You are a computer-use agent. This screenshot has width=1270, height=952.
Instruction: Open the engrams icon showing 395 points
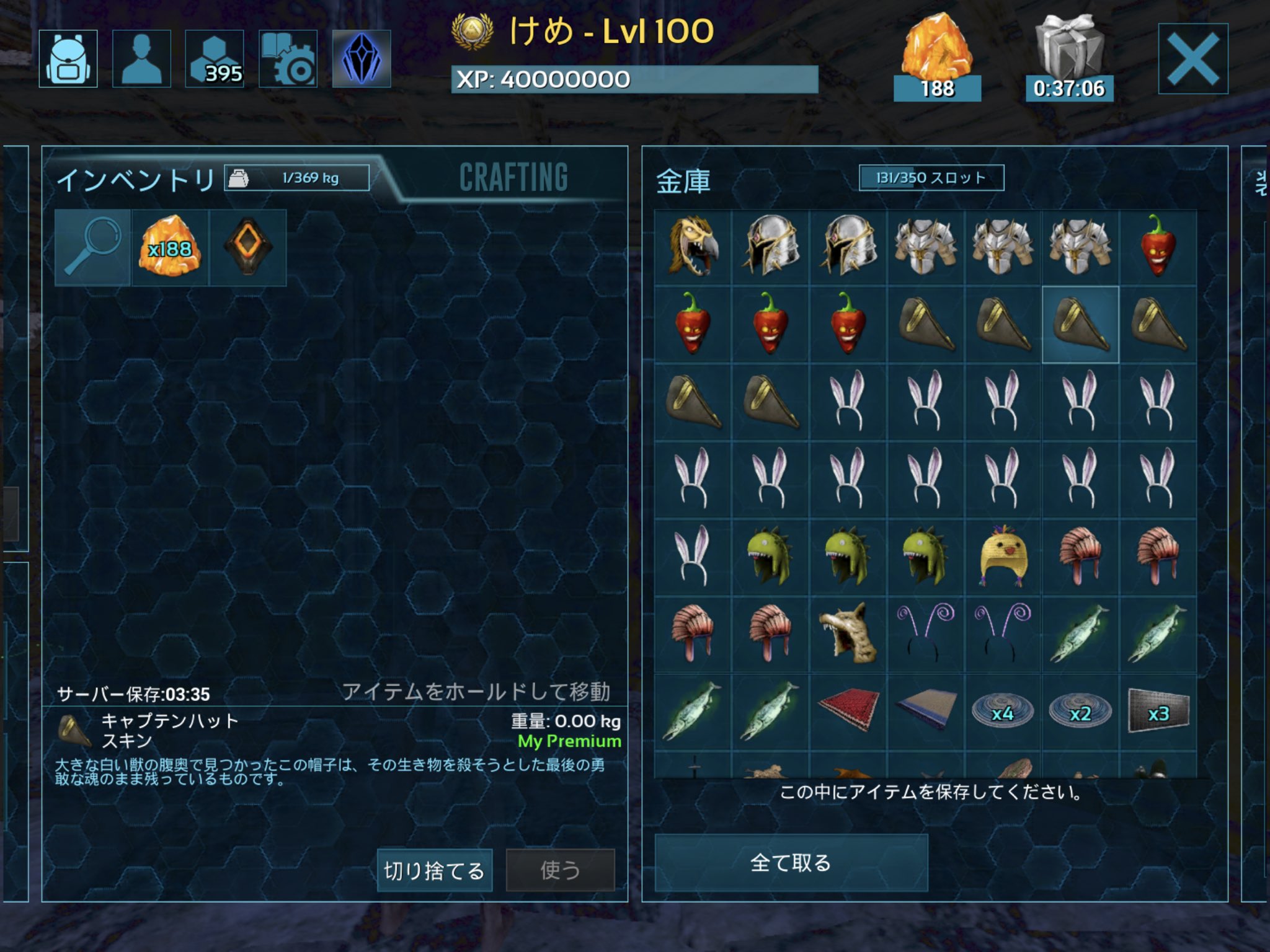[215, 59]
